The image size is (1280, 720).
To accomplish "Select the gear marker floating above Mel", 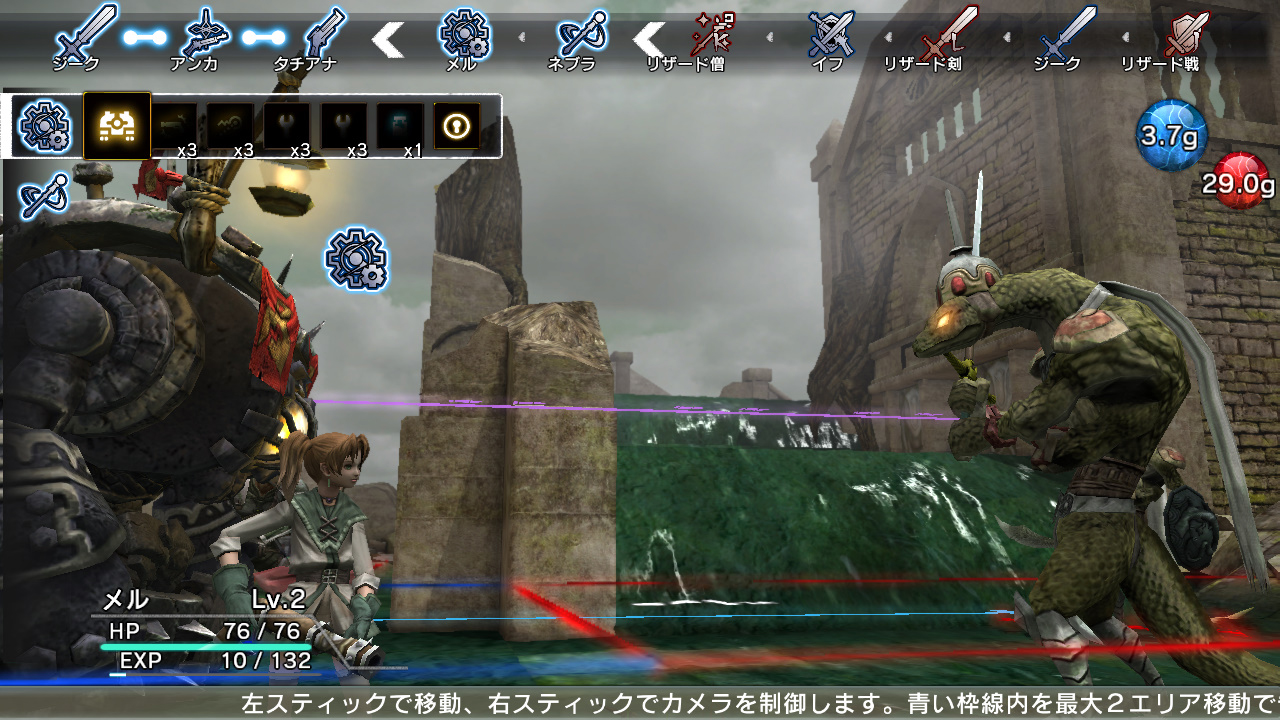I will 357,260.
